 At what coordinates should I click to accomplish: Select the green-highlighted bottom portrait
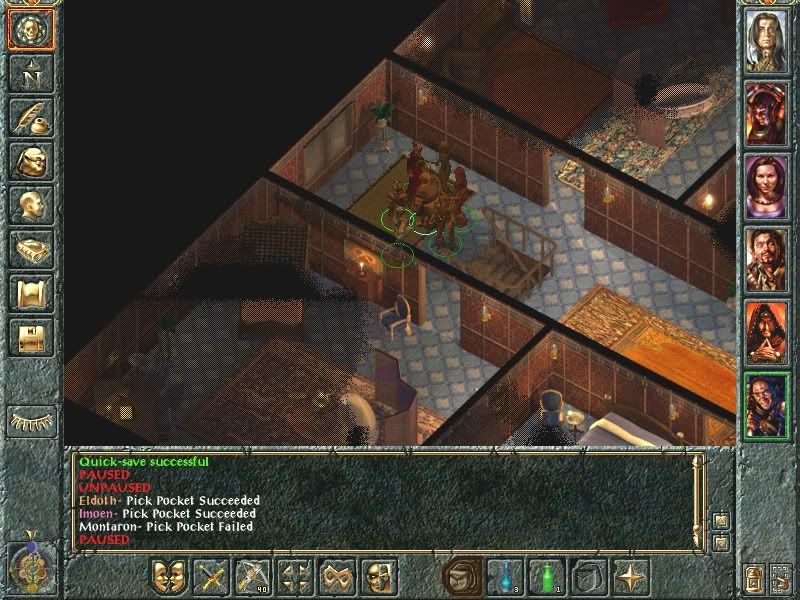(767, 404)
